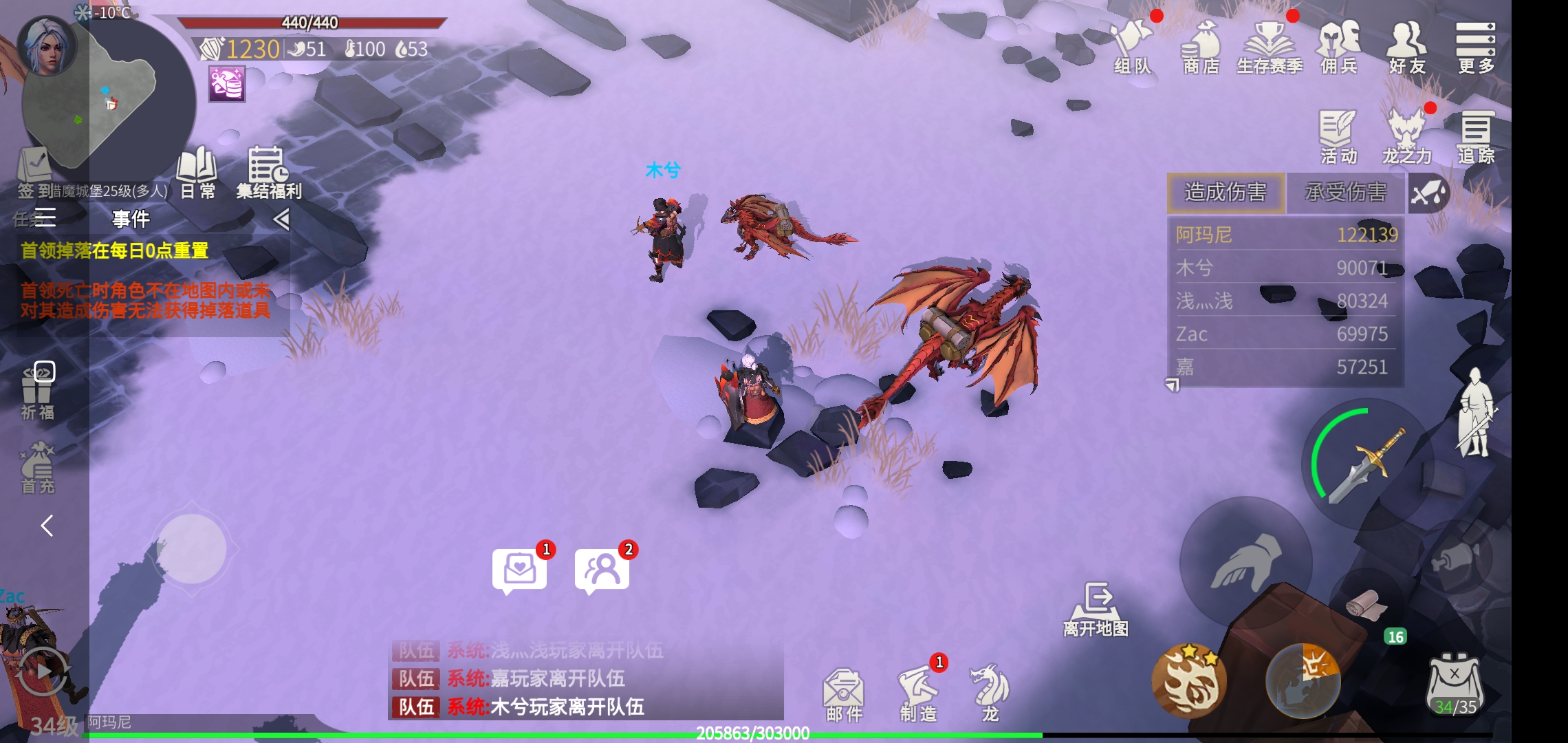Screen dimensions: 1568x743
Task: Open the 活动 events panel
Action: tap(1338, 137)
